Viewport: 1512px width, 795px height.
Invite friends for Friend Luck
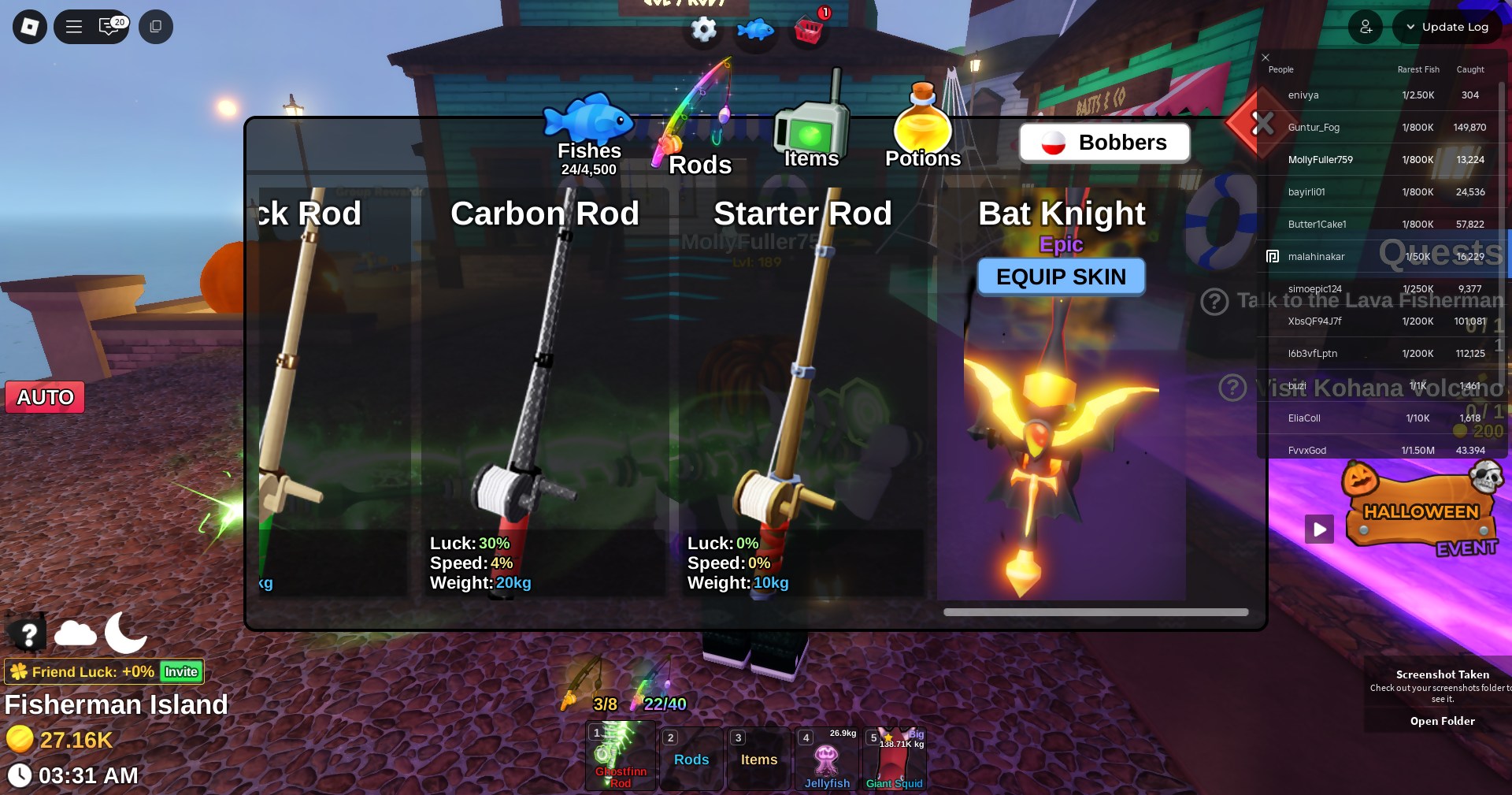point(181,672)
